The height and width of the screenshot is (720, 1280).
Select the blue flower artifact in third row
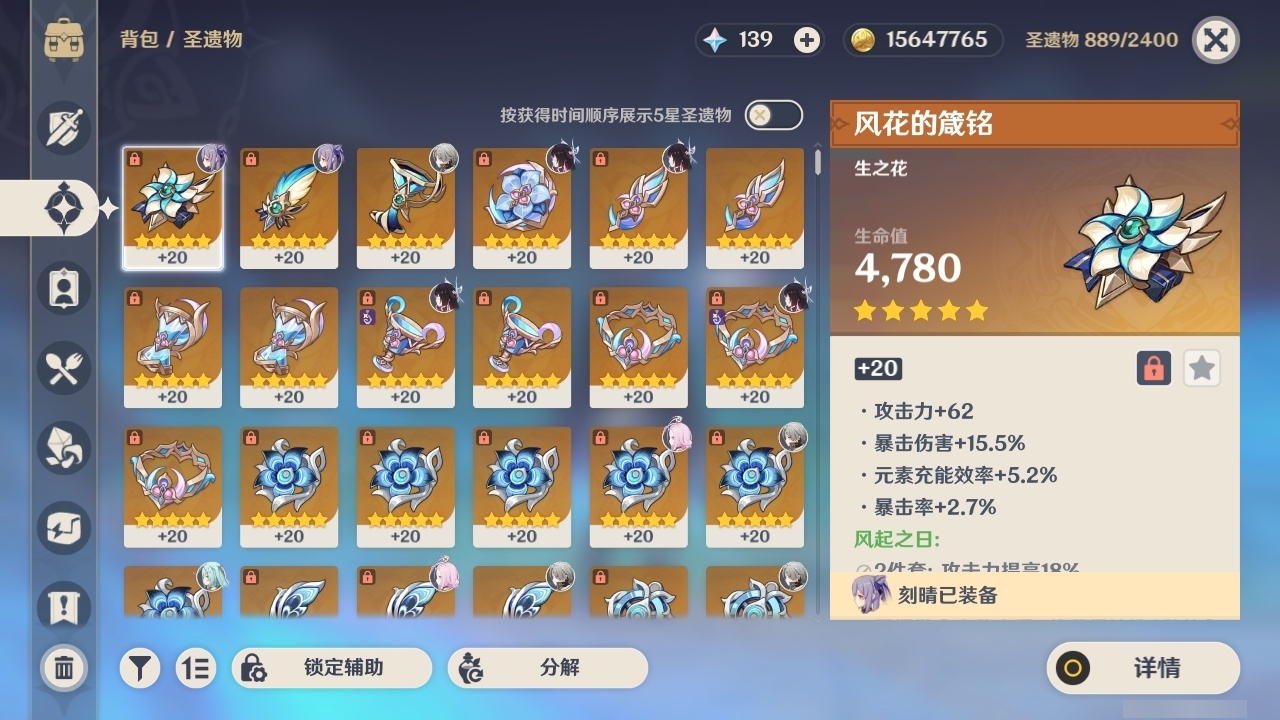[289, 480]
